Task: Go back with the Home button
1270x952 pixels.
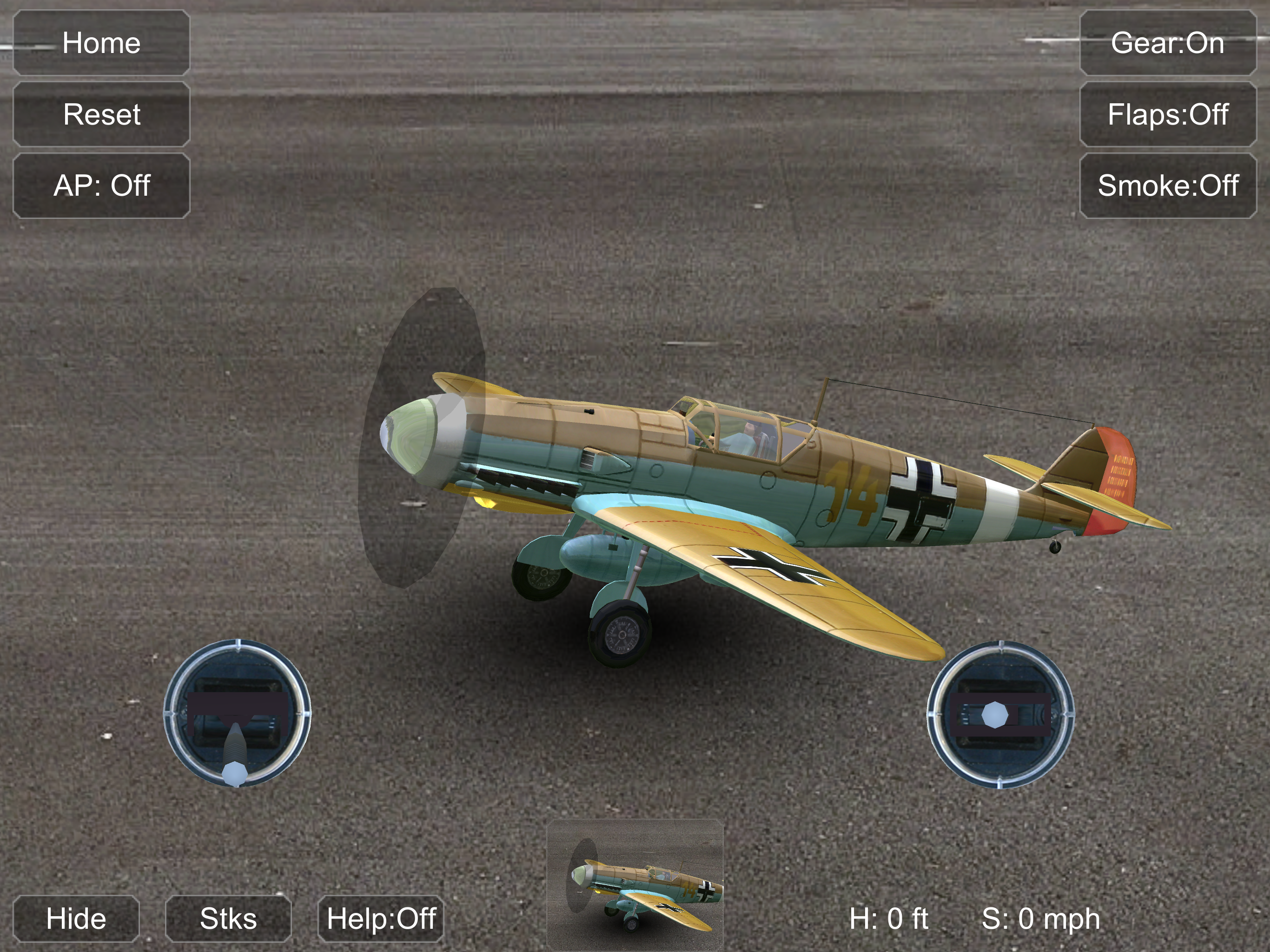Action: click(x=102, y=43)
